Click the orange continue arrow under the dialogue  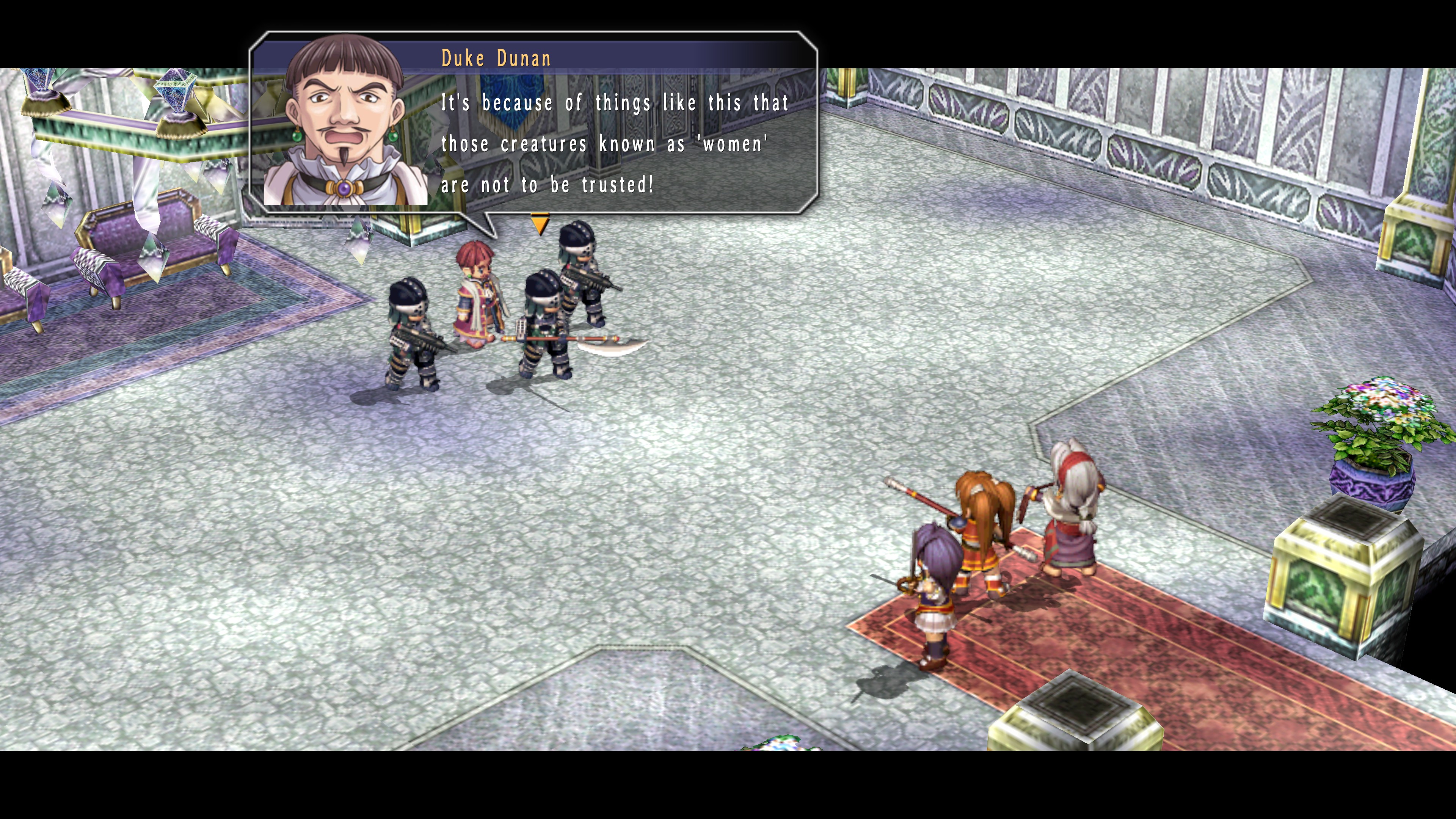click(540, 224)
